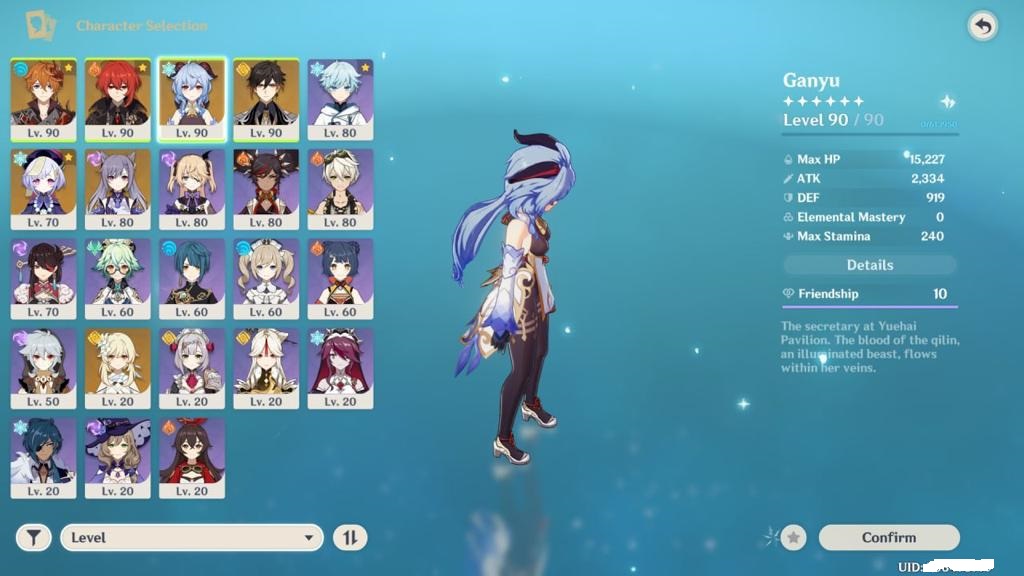Open Ganyu's Details panel
This screenshot has height=576, width=1024.
click(x=870, y=265)
